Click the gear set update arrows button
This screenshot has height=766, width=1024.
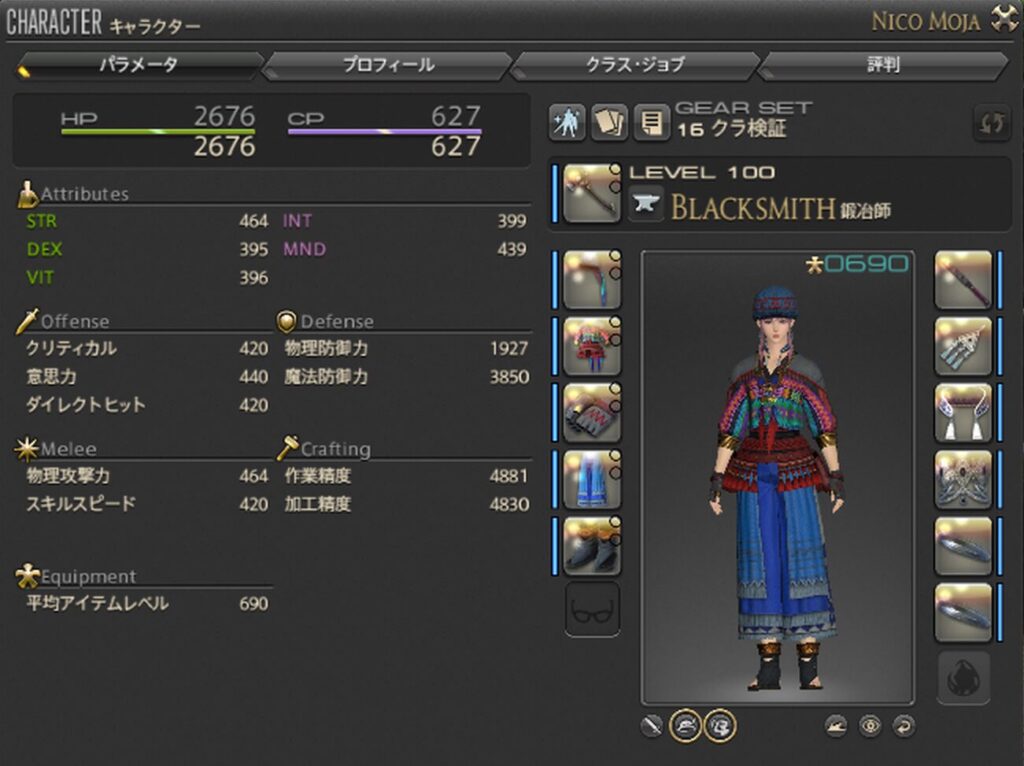coord(991,124)
